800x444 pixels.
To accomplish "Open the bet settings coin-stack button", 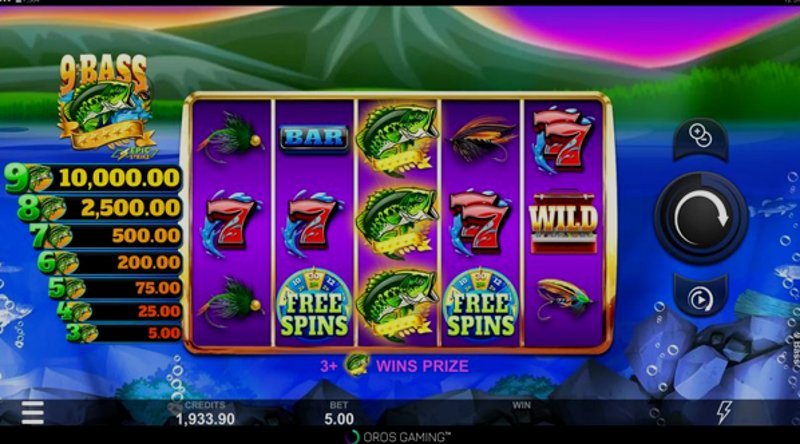I will click(x=700, y=138).
